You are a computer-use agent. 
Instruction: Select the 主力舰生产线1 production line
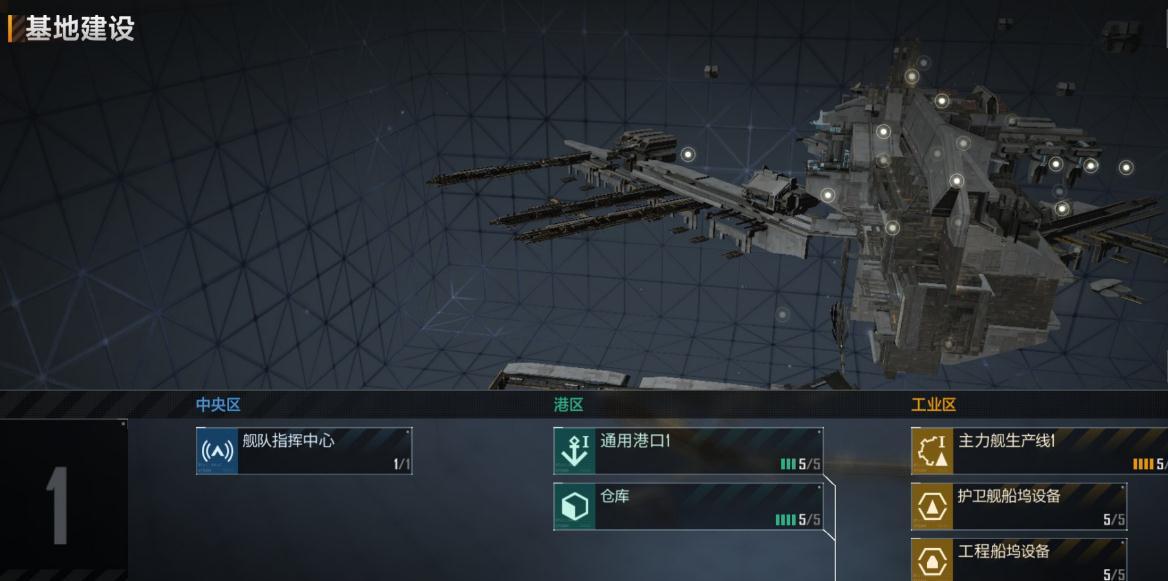pos(1040,451)
